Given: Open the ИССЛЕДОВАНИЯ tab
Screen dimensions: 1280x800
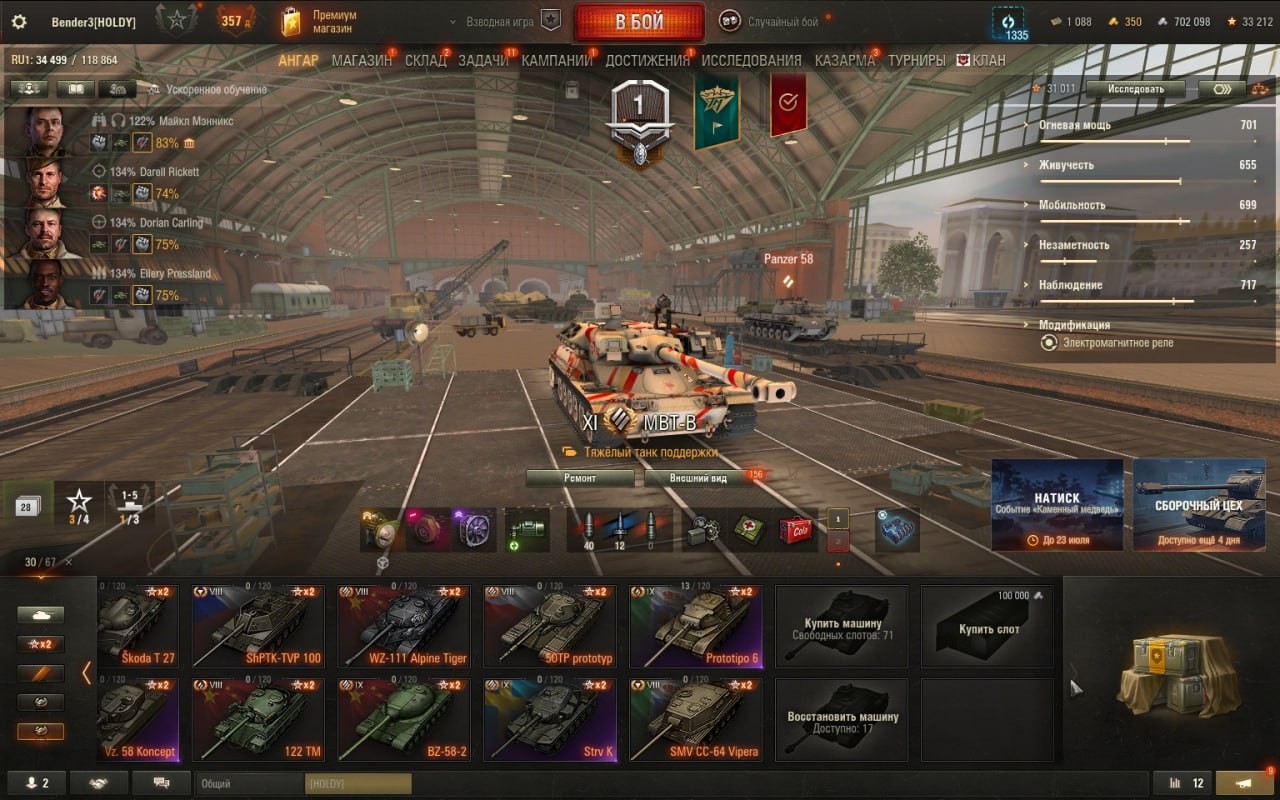Looking at the screenshot, I should click(x=751, y=60).
